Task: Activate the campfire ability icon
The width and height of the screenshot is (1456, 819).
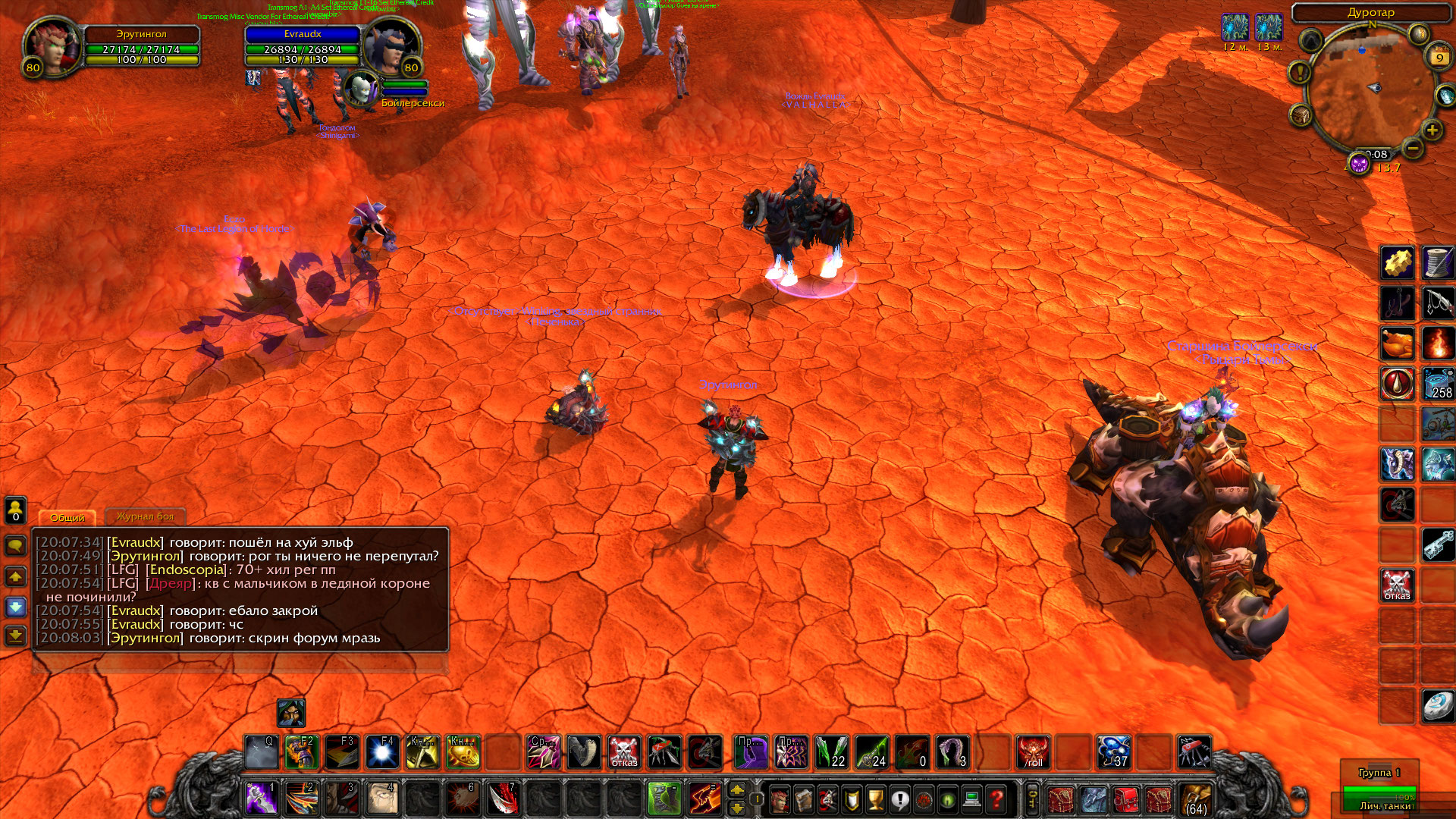Action: 1437,343
